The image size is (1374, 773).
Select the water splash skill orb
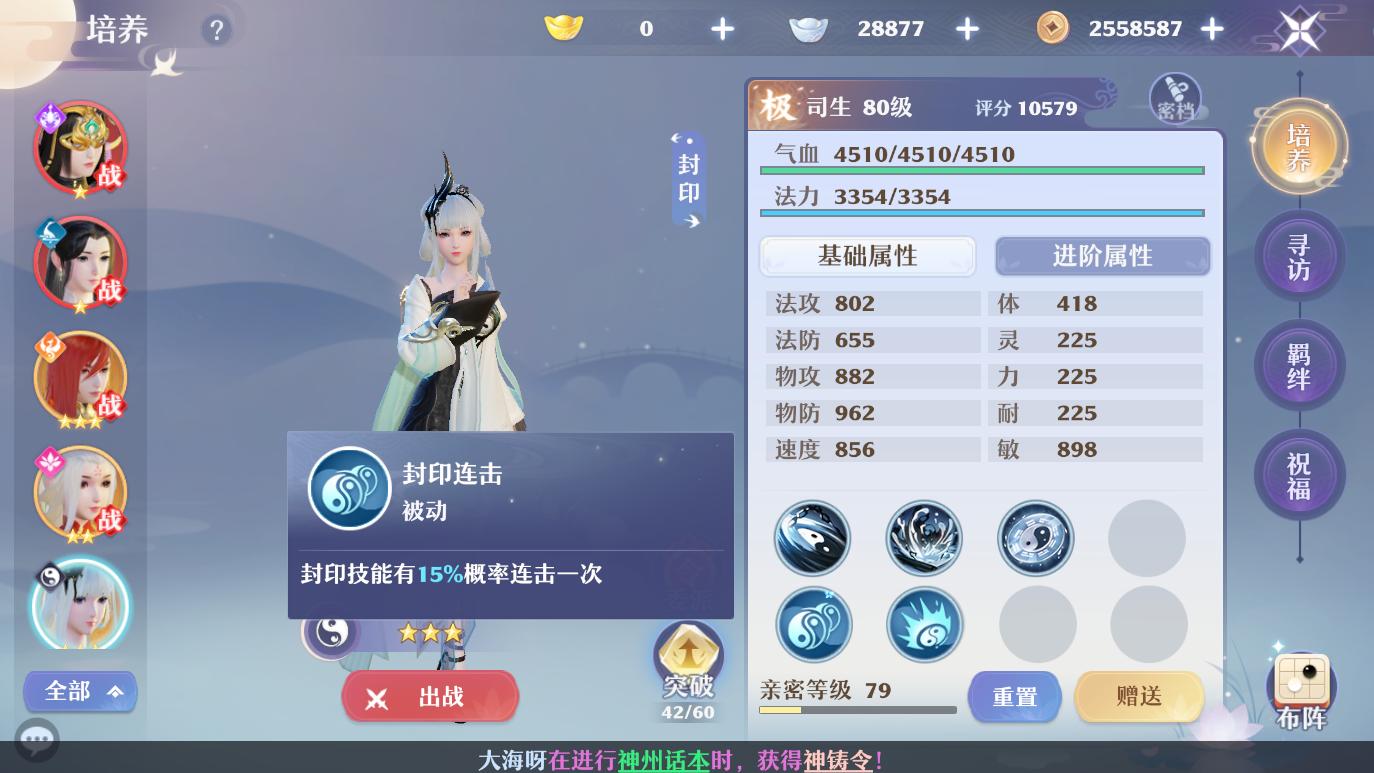pos(925,538)
